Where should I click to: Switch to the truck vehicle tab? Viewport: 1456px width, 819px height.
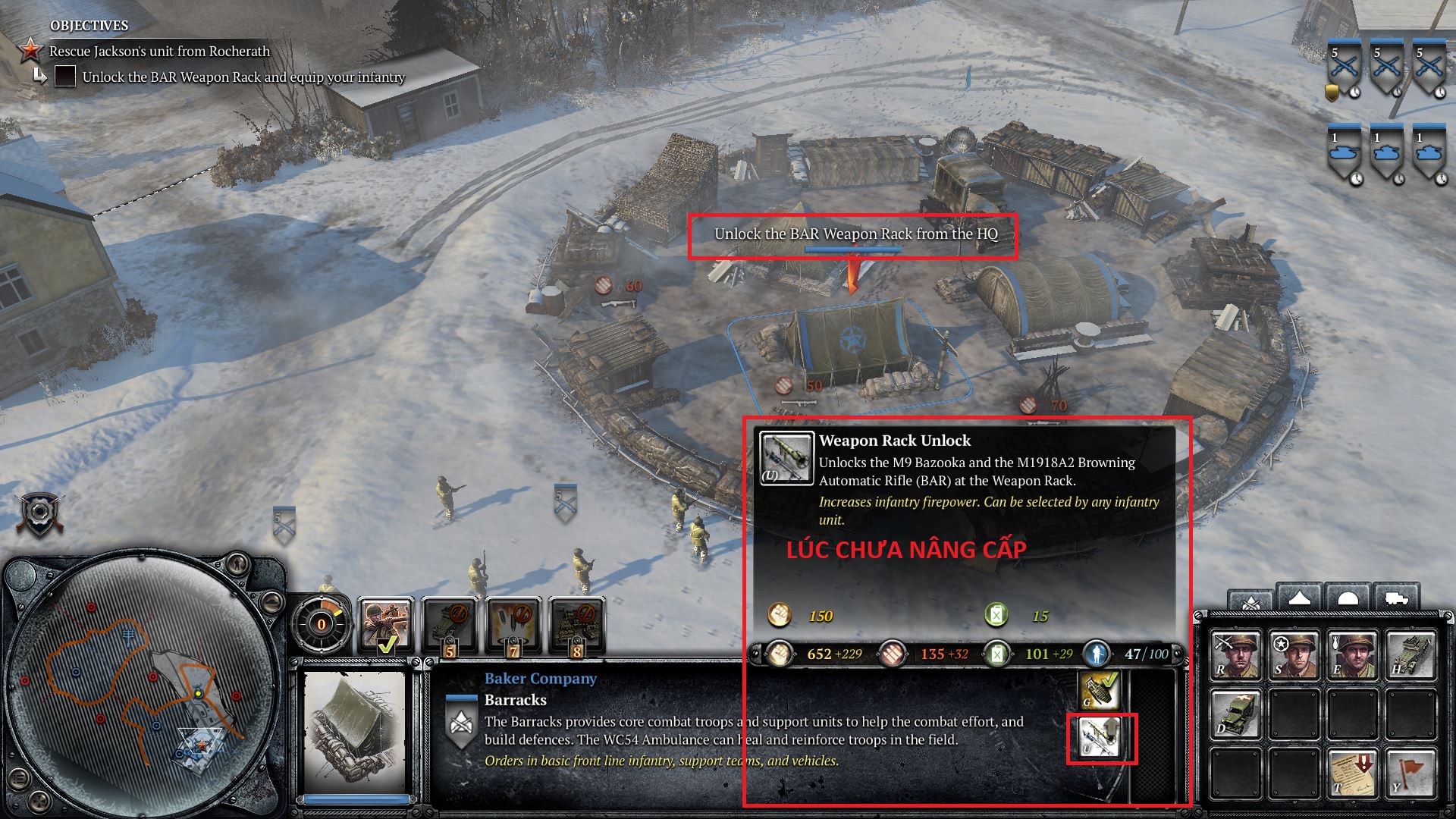click(x=1396, y=598)
